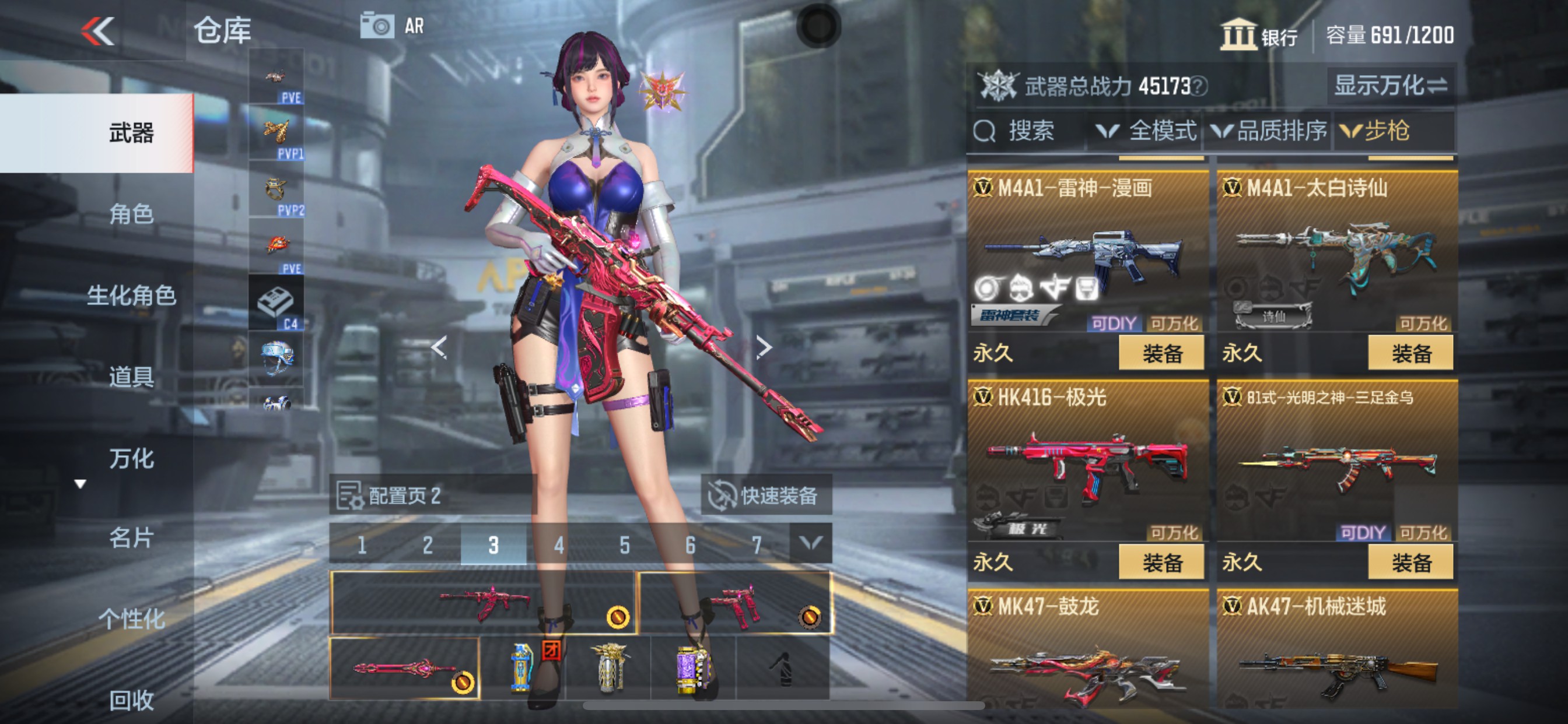Viewport: 1568px width, 724px height.
Task: Select the AK47-机械迷城 weapon card
Action: click(1336, 651)
